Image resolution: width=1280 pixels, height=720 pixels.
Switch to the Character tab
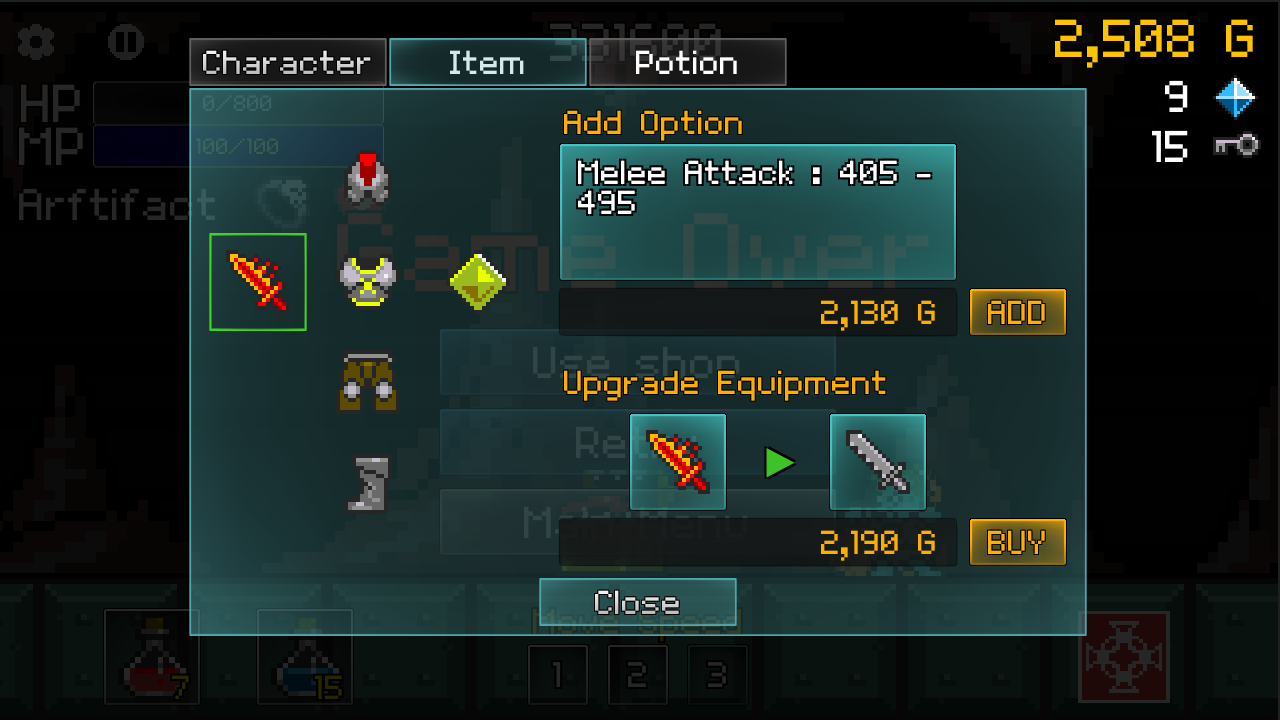pos(287,62)
